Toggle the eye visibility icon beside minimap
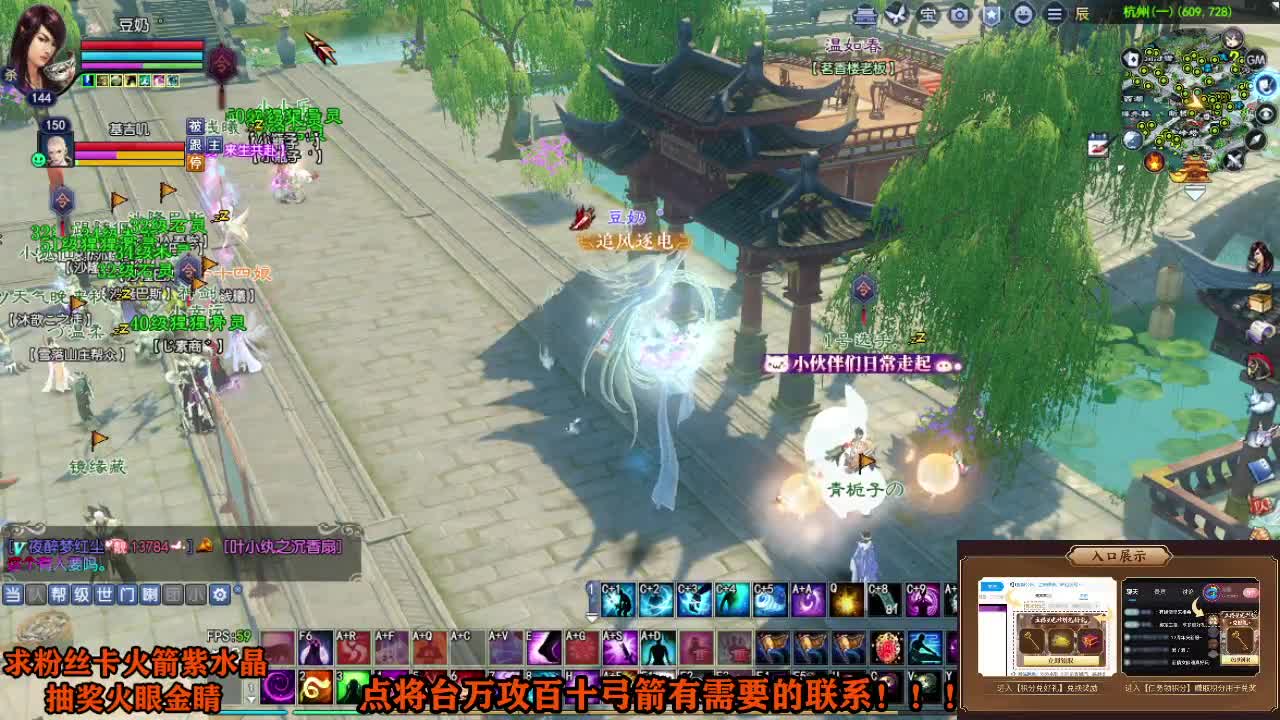Screen dimensions: 1280x720 click(1265, 113)
